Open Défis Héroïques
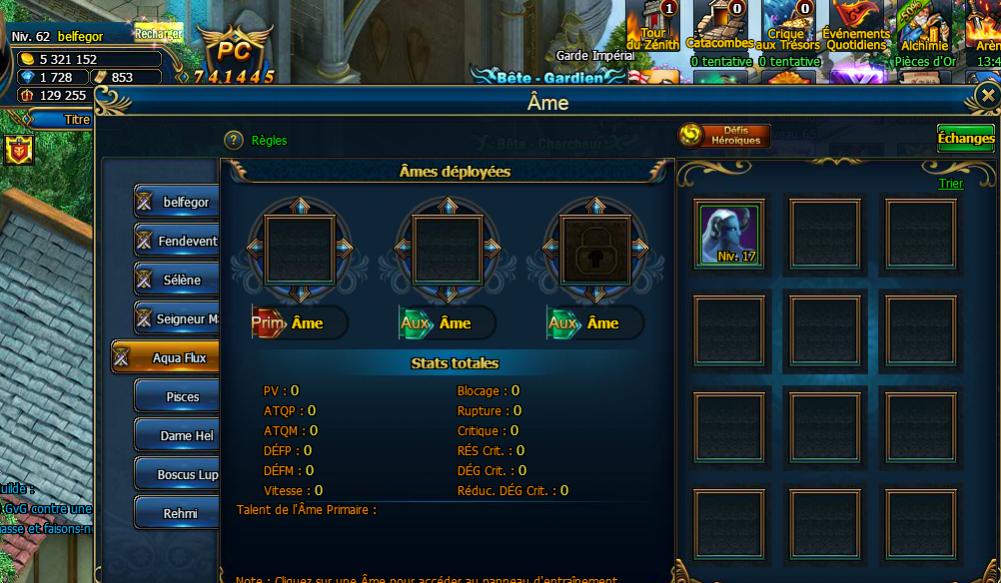This screenshot has height=583, width=1001. coord(724,136)
